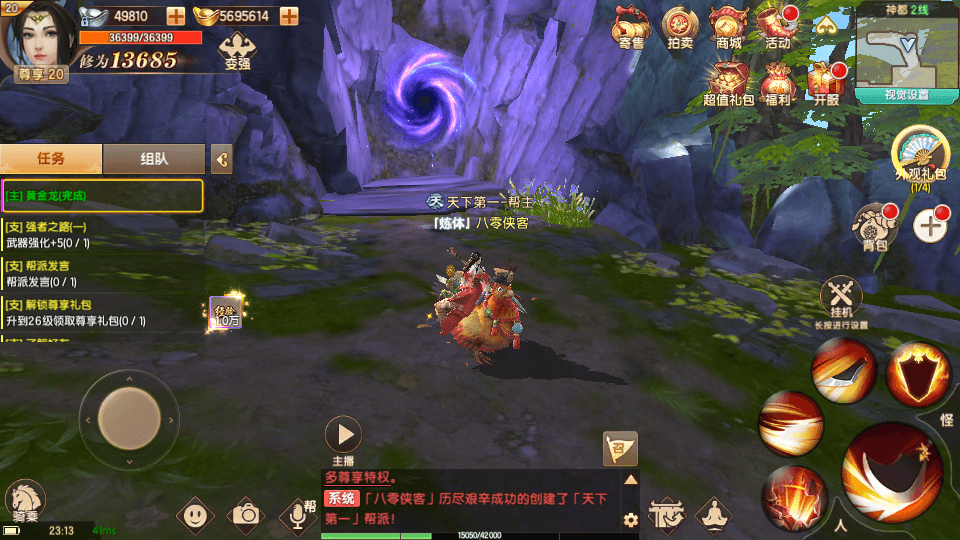This screenshot has height=540, width=960.
Task: Open the 拍卖 auction house
Action: (x=680, y=27)
